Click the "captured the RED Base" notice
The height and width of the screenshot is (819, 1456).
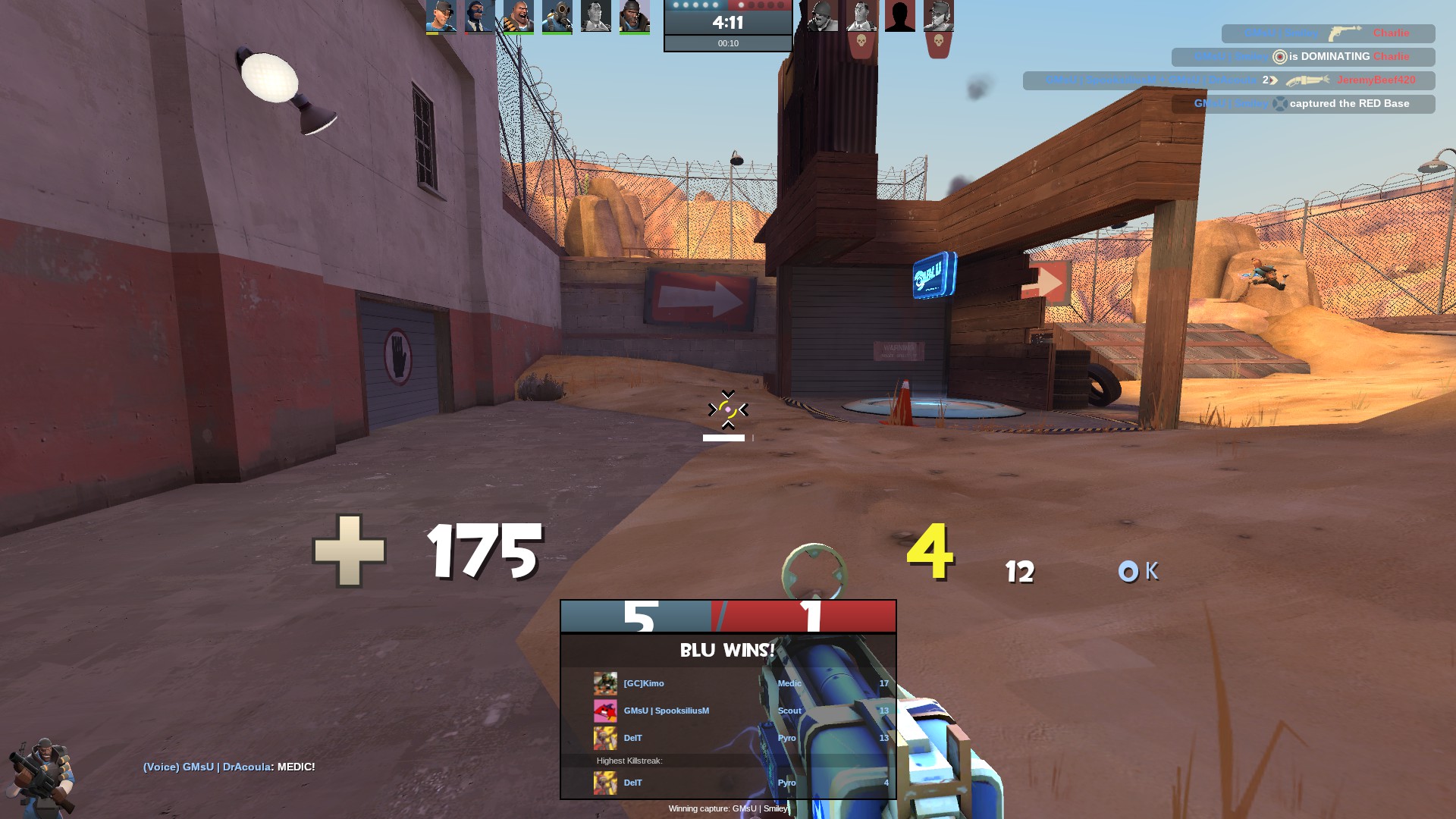[x=1303, y=104]
